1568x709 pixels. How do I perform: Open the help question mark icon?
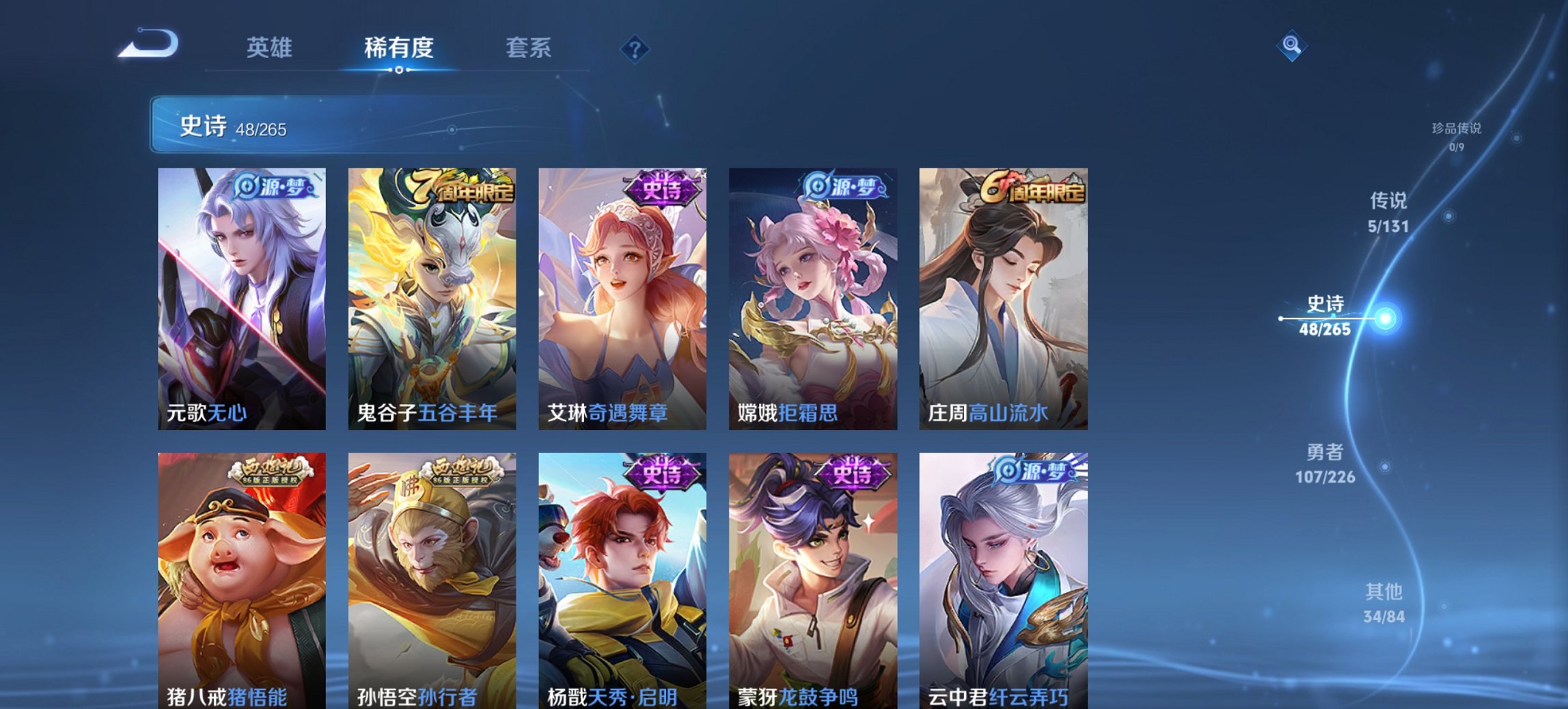[x=635, y=48]
